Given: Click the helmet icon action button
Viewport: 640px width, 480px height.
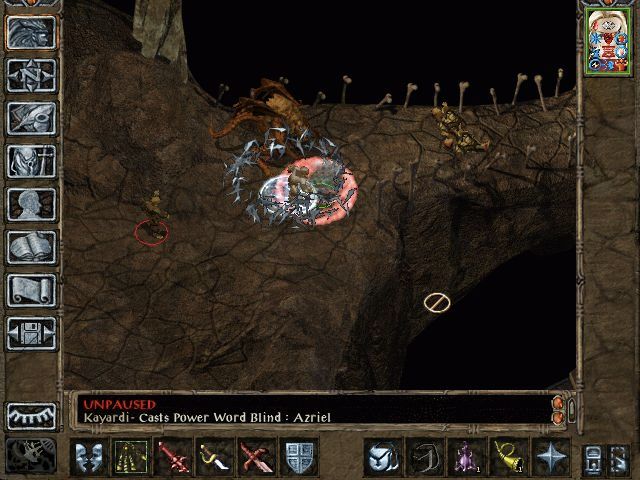Looking at the screenshot, I should pos(382,458).
